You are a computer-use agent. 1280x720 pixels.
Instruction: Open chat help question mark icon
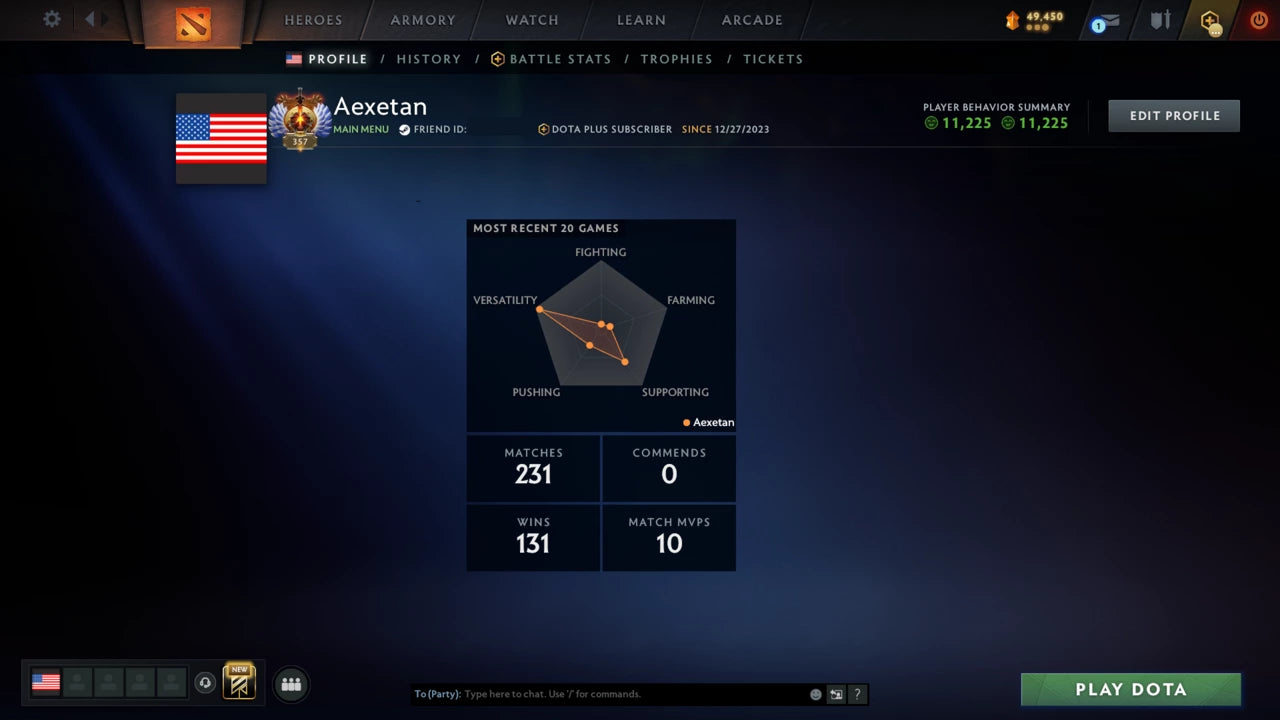(x=857, y=693)
